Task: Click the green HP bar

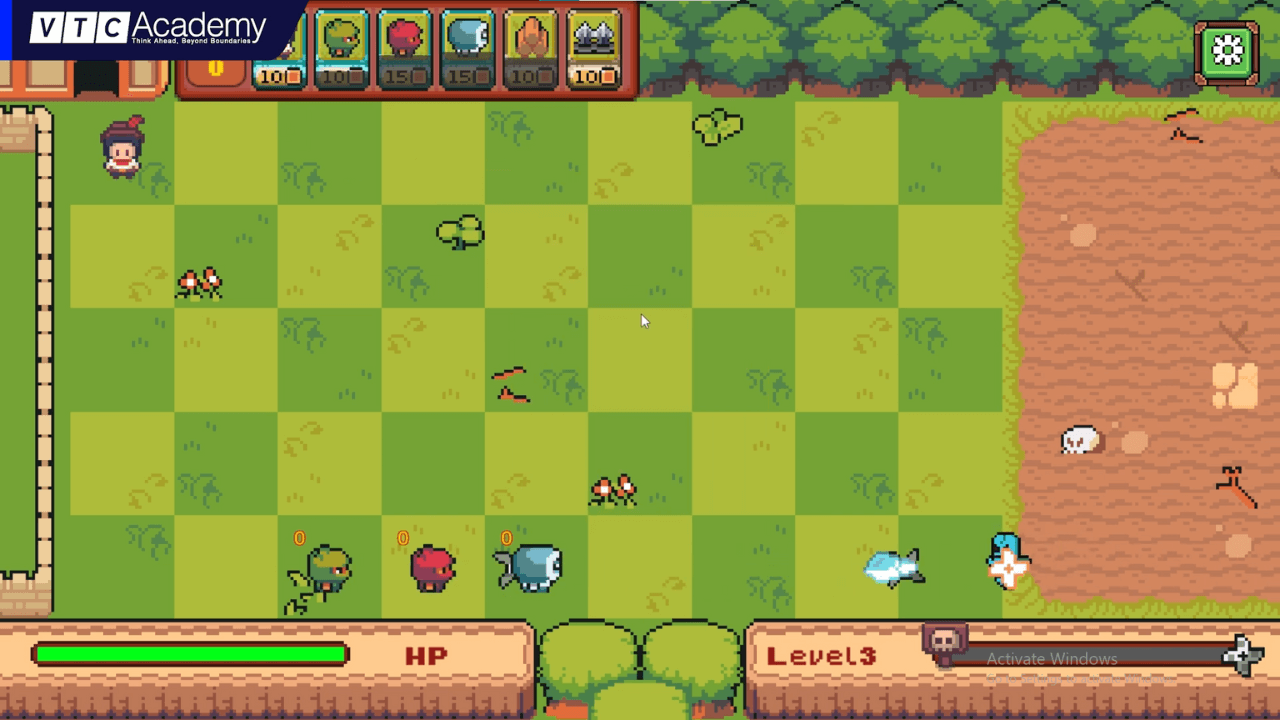Action: [190, 654]
